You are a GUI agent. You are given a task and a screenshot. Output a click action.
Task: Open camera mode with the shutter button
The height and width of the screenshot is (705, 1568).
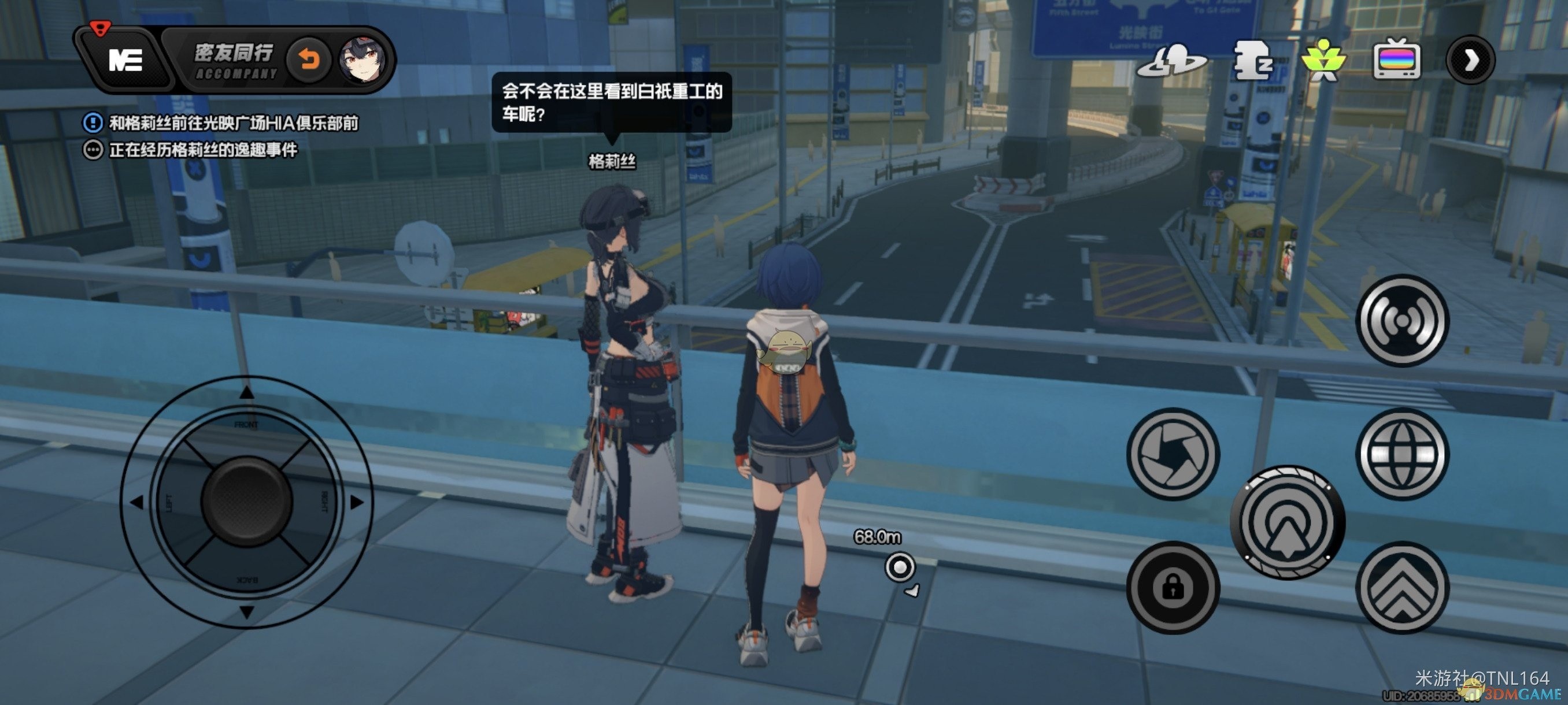1173,454
